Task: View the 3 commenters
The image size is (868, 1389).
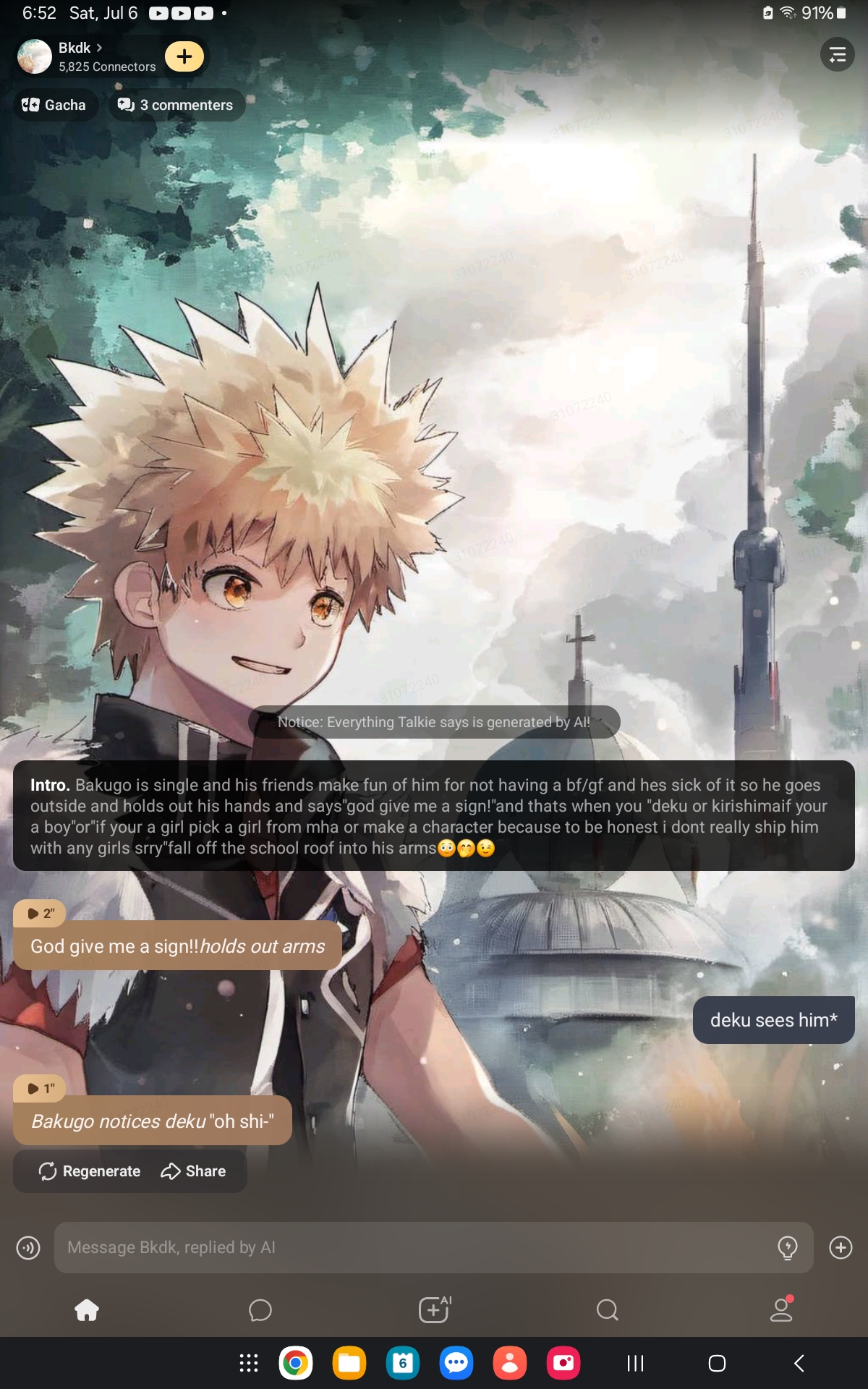Action: (176, 105)
